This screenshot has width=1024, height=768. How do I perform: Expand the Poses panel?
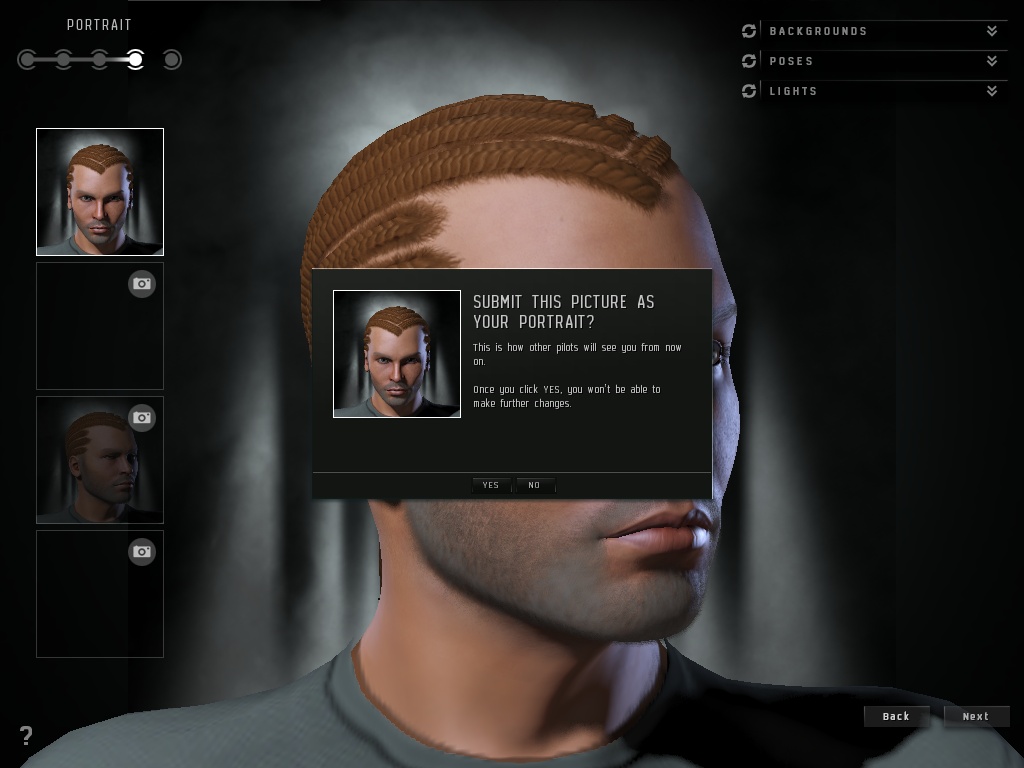pyautogui.click(x=991, y=61)
